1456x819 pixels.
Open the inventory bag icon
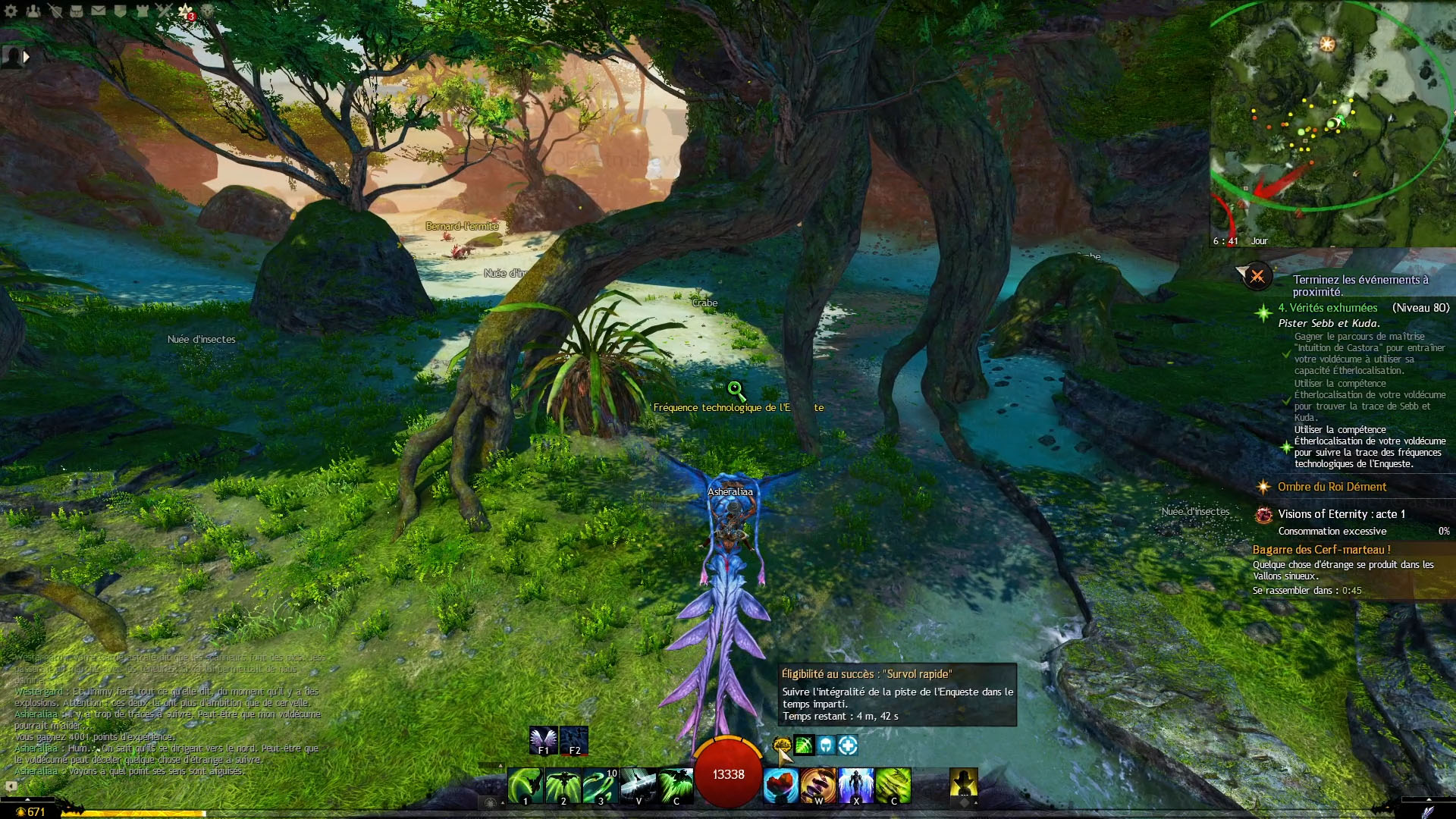(x=77, y=11)
